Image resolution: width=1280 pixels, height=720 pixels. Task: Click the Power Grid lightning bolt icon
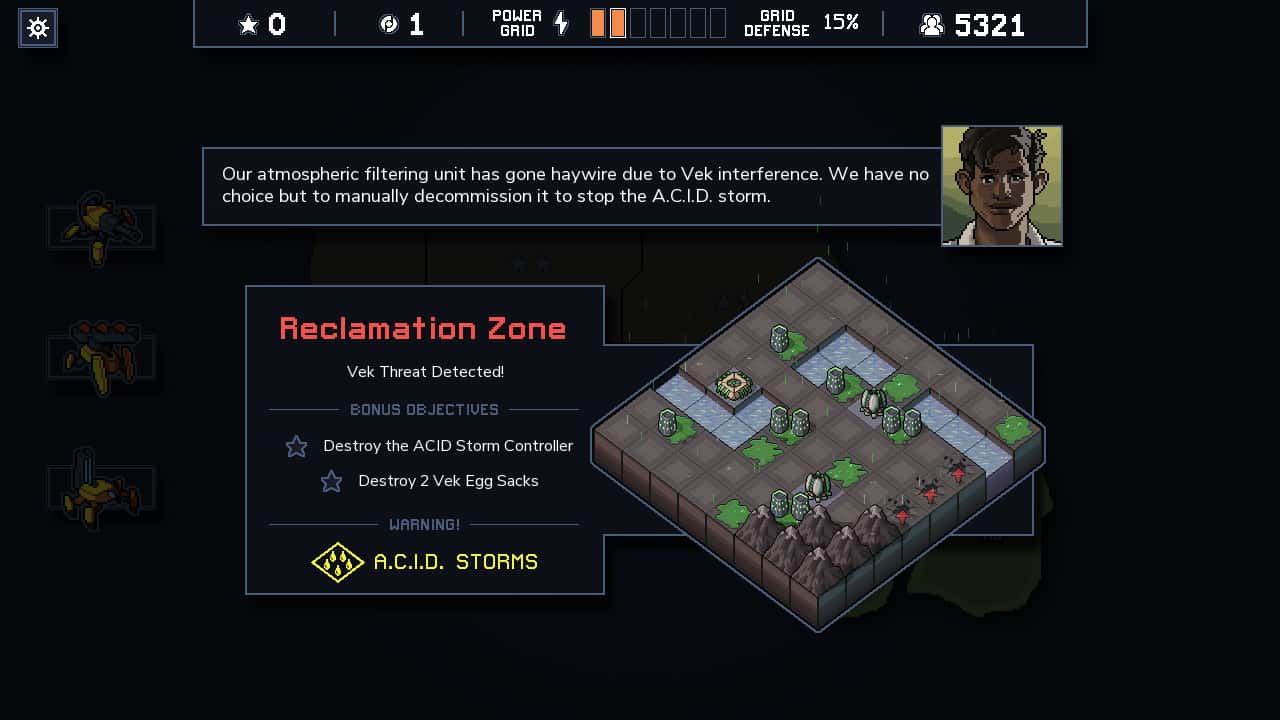tap(560, 22)
